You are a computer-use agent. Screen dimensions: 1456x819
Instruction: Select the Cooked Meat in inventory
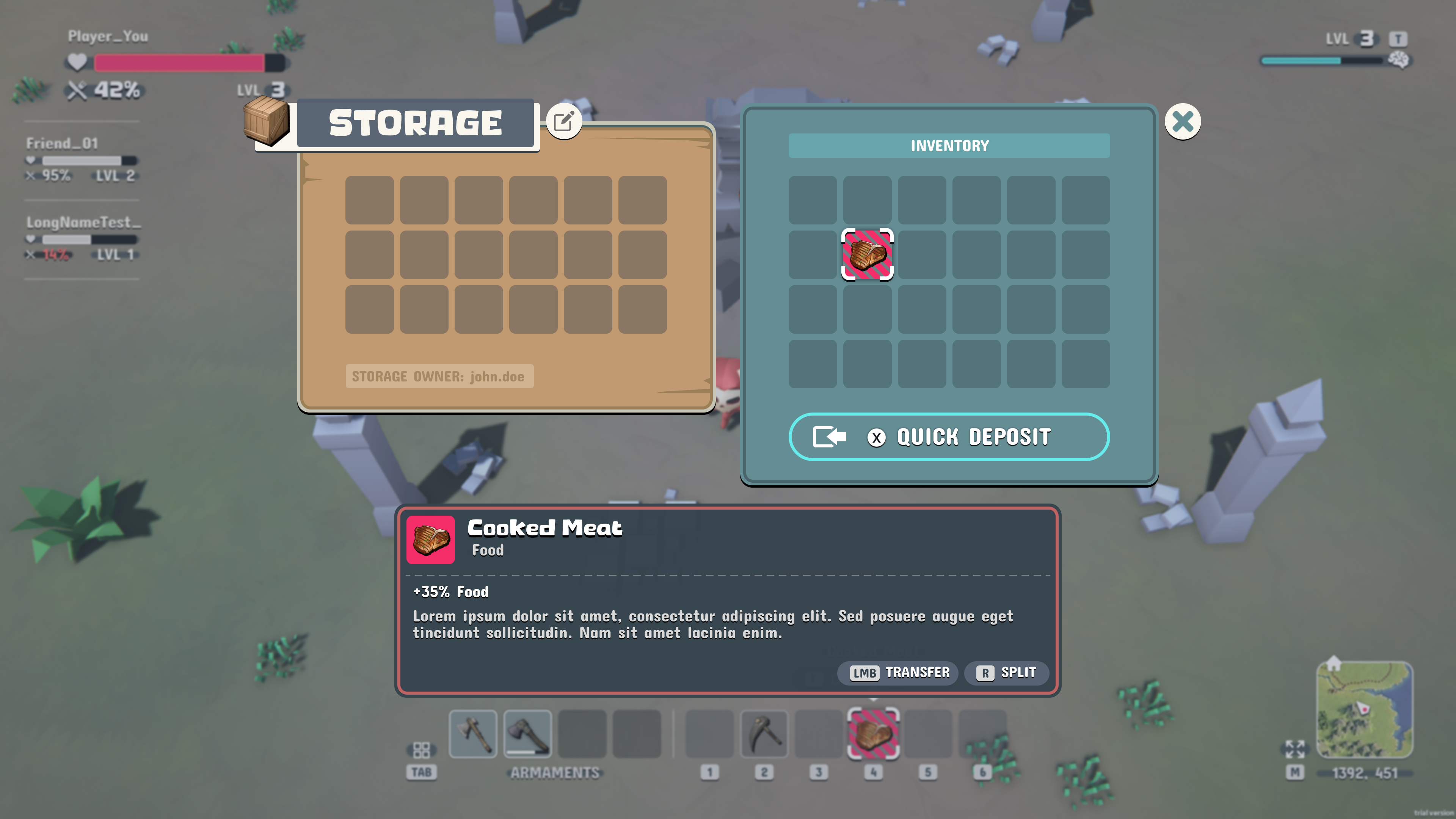[867, 254]
